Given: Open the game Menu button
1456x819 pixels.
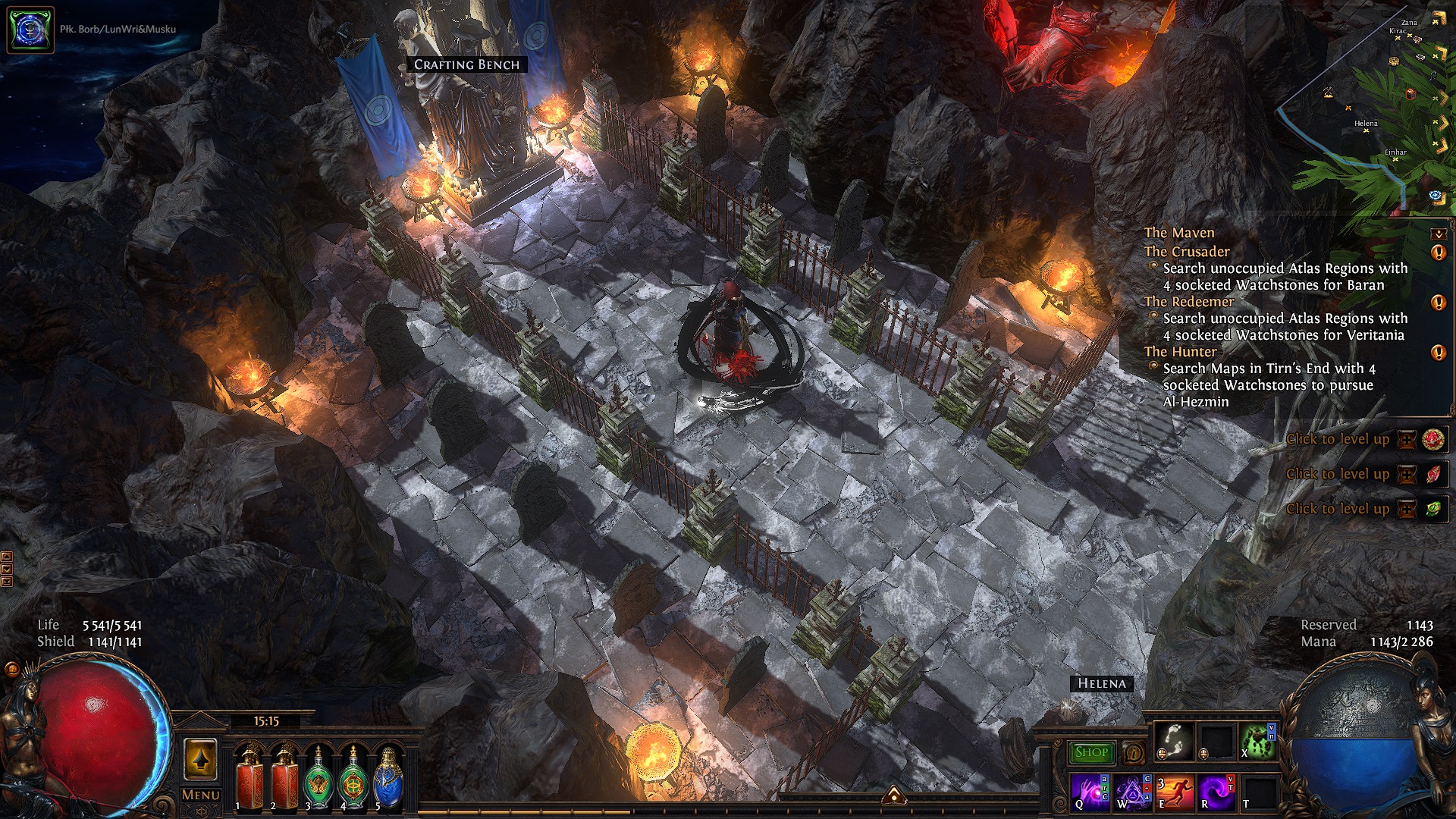Looking at the screenshot, I should pos(201,795).
